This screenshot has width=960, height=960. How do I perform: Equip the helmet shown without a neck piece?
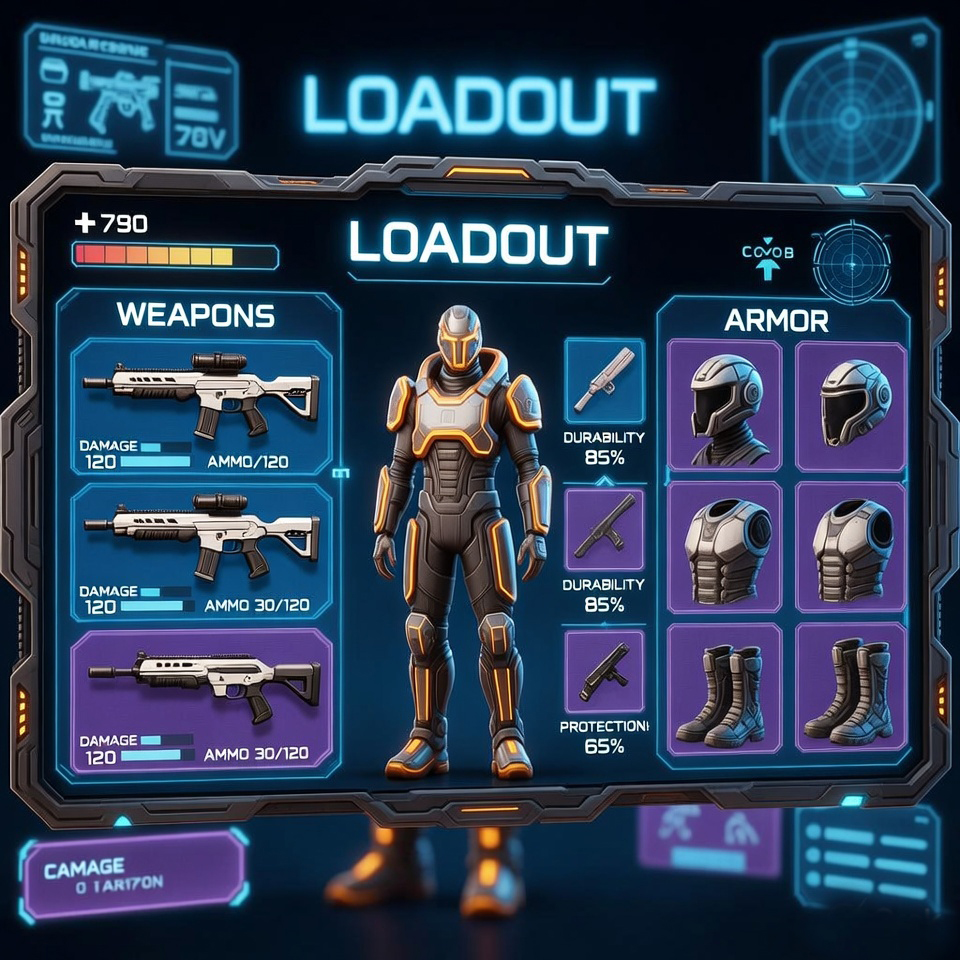[x=851, y=403]
